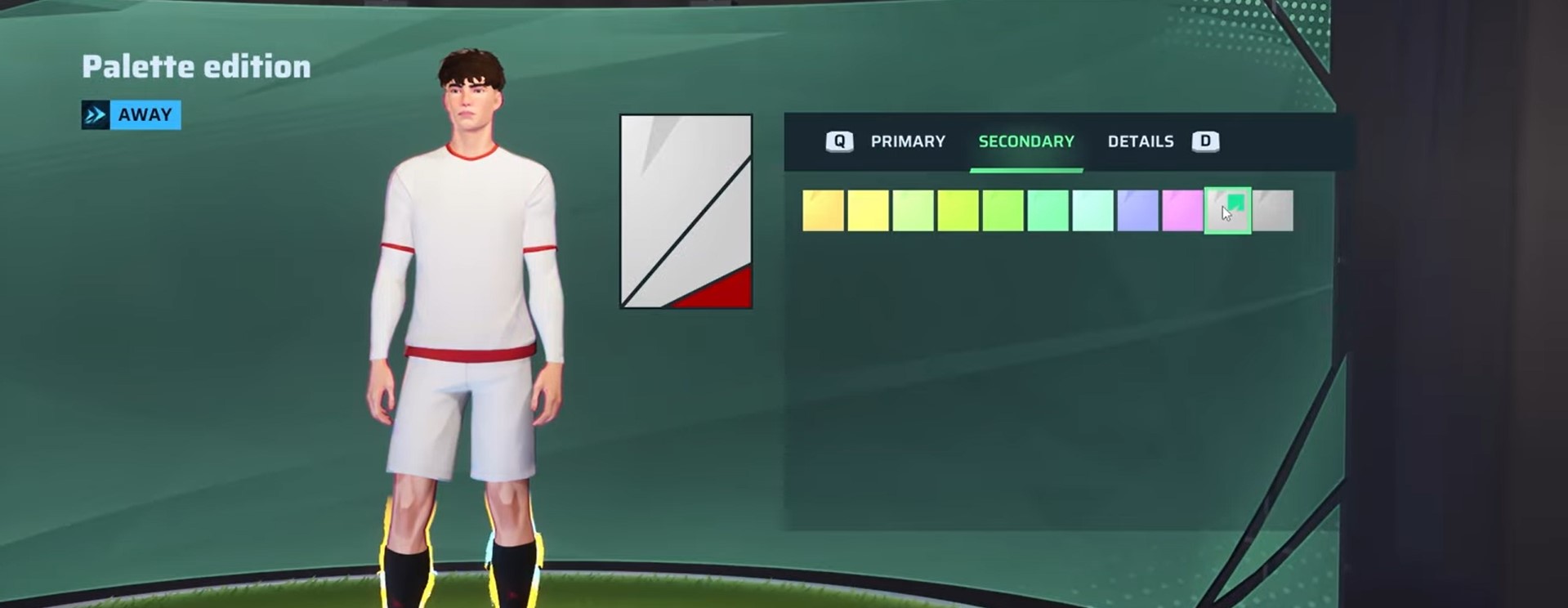Switch to the PRIMARY tab

coord(907,141)
